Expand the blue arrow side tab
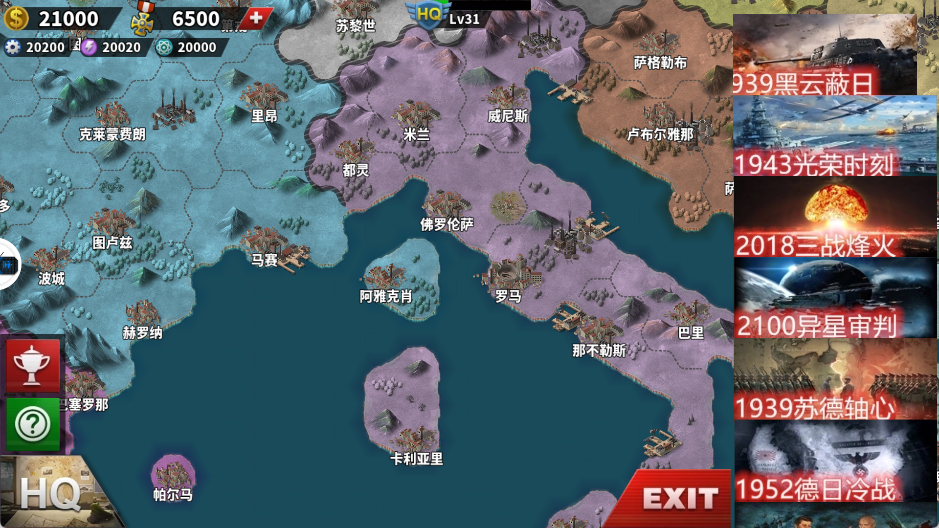 (x=8, y=265)
